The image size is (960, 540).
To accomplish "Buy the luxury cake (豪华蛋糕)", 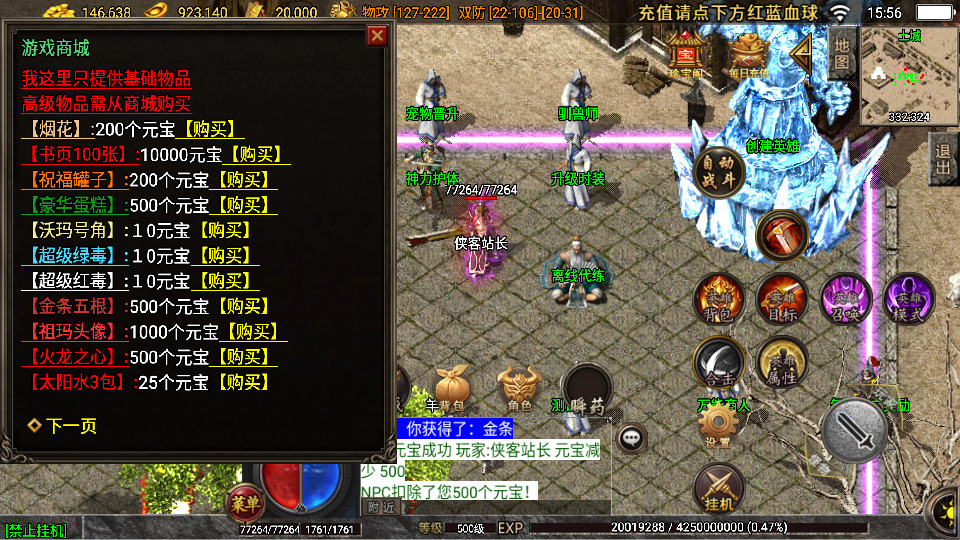I will coord(241,205).
